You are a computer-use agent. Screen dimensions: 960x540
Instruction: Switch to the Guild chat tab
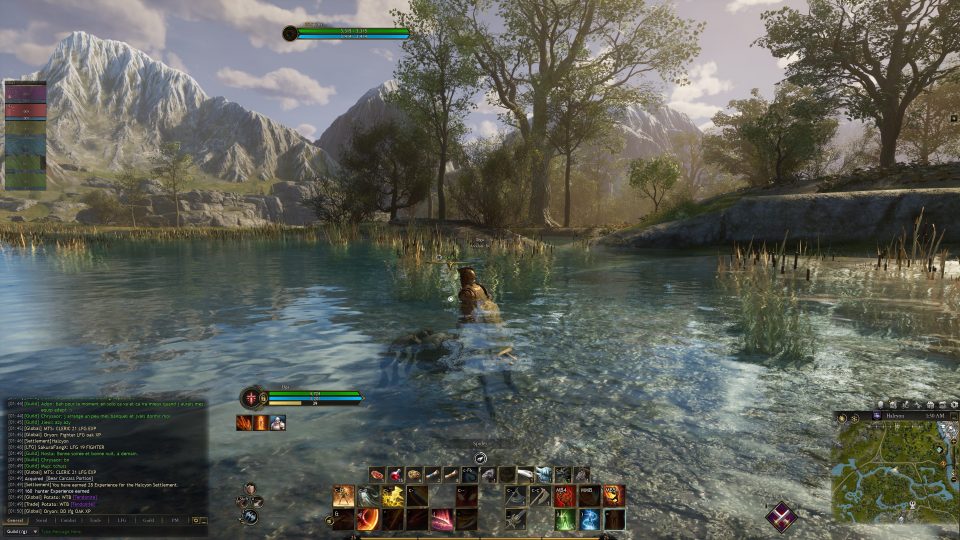[147, 520]
